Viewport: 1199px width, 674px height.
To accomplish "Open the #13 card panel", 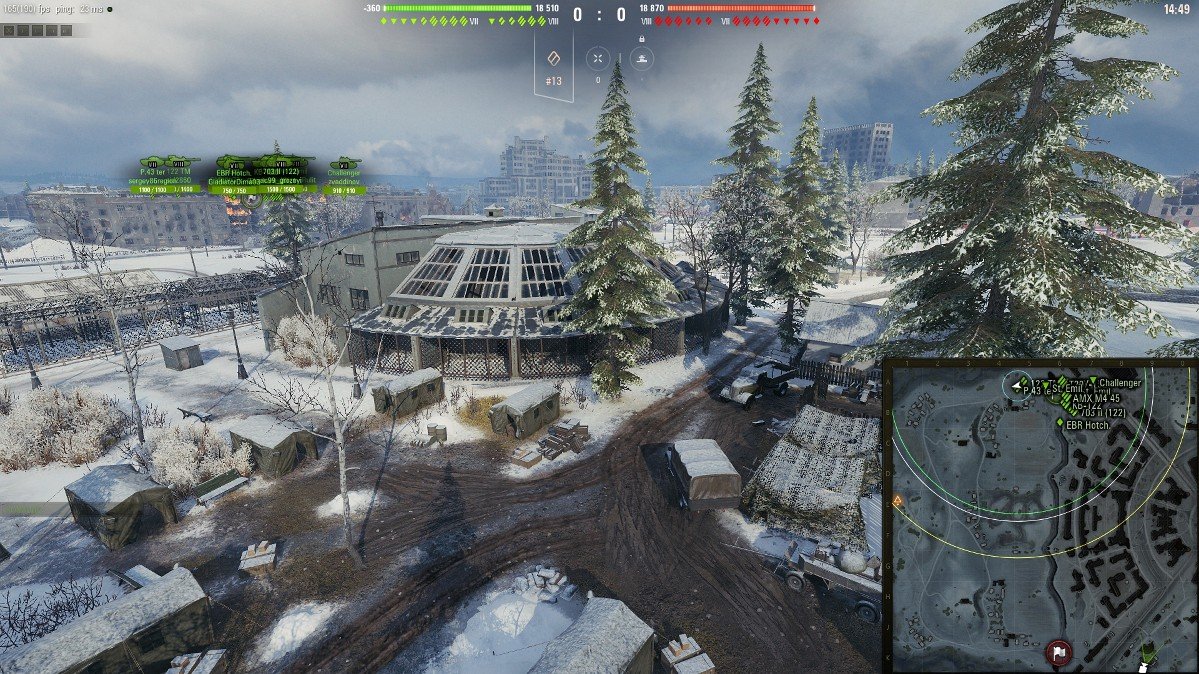I will click(x=555, y=67).
